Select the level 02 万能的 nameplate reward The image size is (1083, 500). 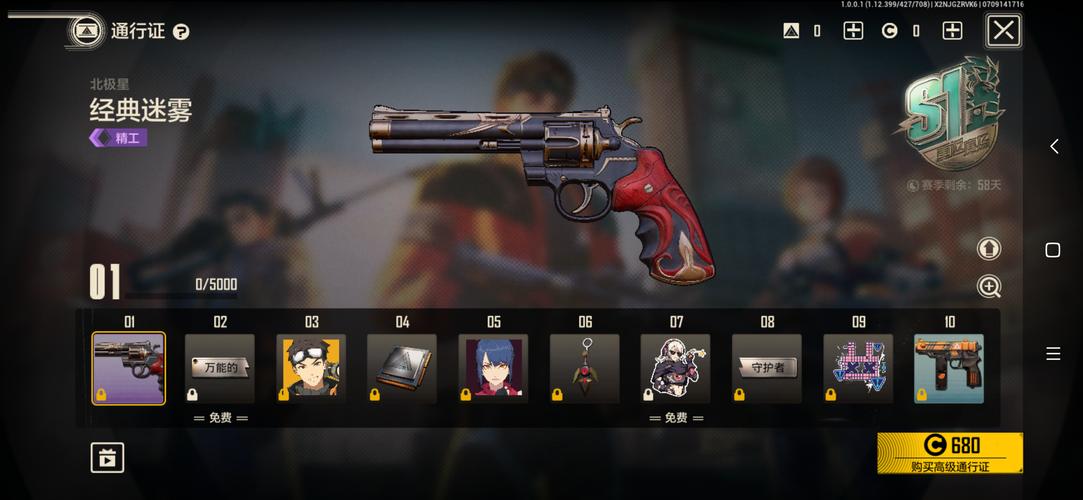[220, 368]
